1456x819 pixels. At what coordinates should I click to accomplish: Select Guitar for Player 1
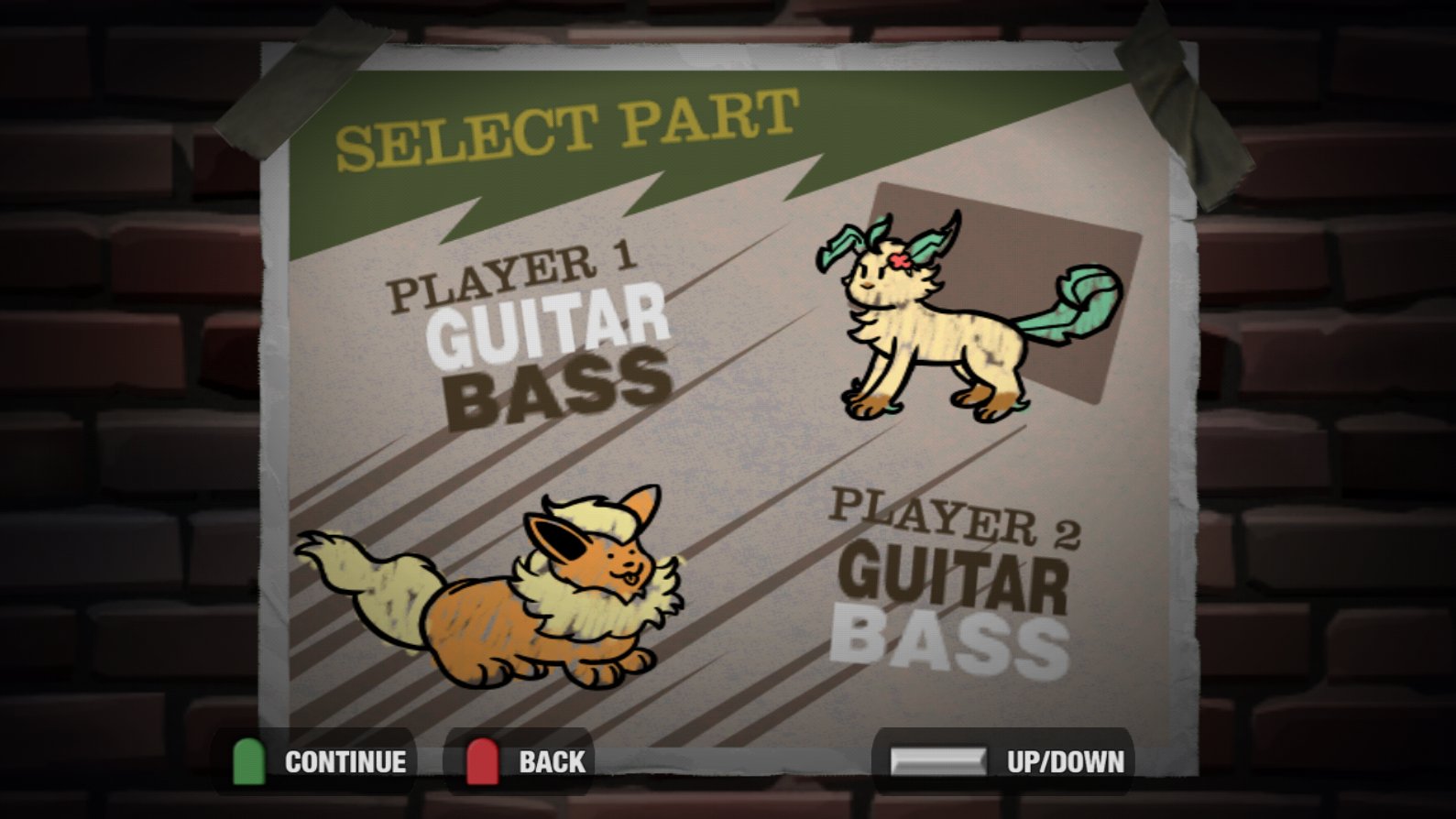coord(550,326)
